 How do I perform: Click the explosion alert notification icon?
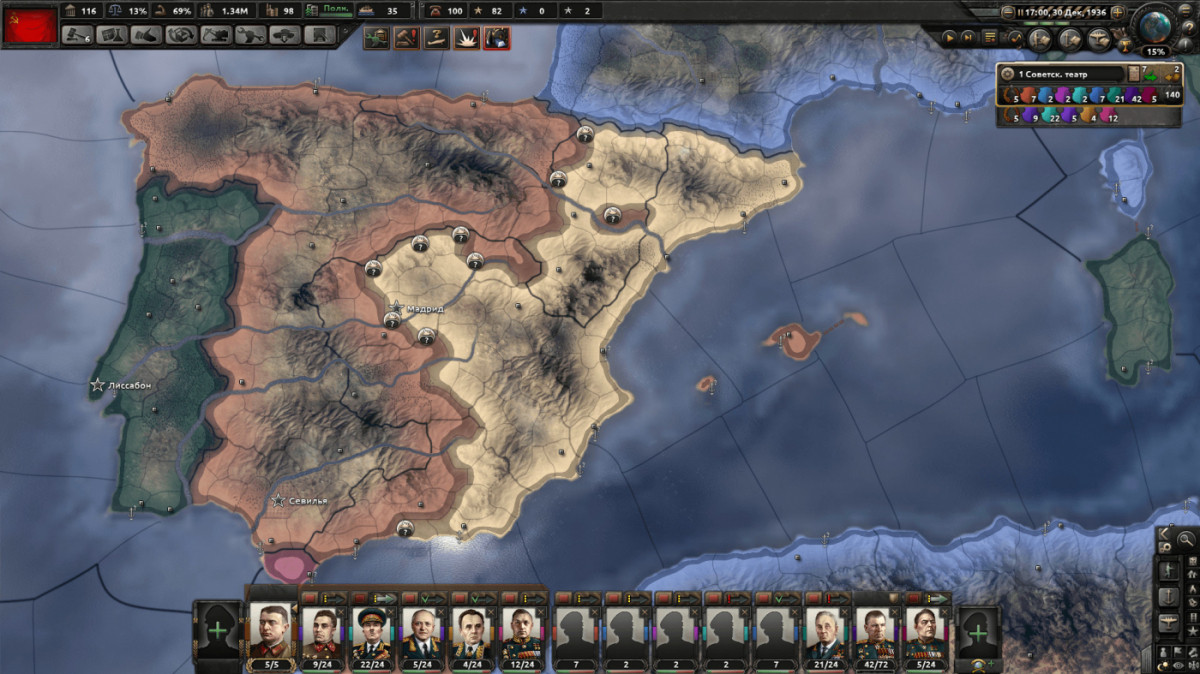(467, 39)
